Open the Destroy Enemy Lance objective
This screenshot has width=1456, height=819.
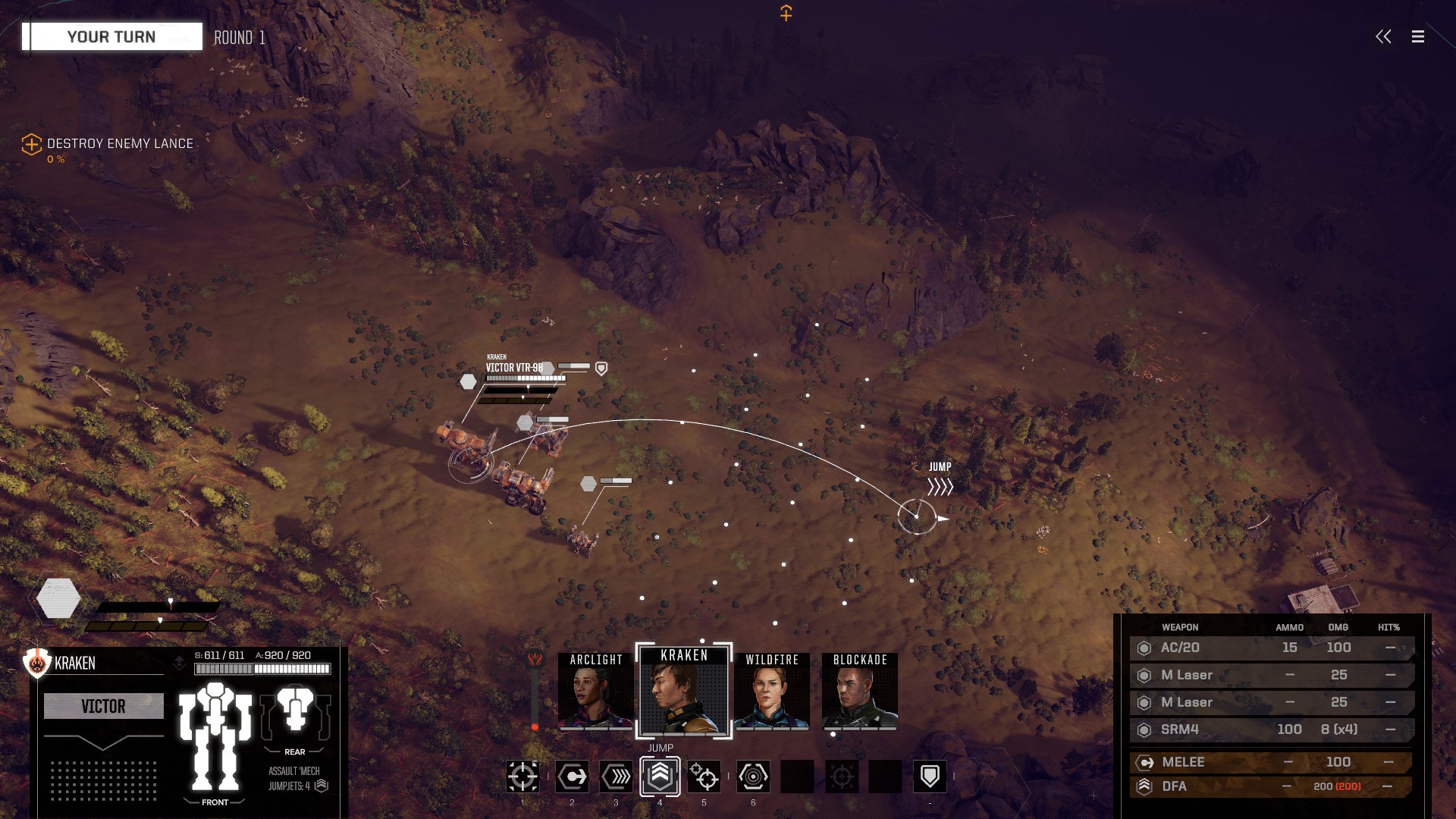coord(119,144)
